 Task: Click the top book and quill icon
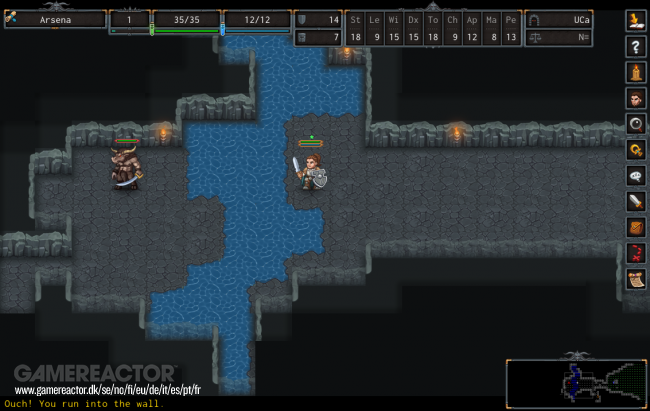click(x=635, y=20)
